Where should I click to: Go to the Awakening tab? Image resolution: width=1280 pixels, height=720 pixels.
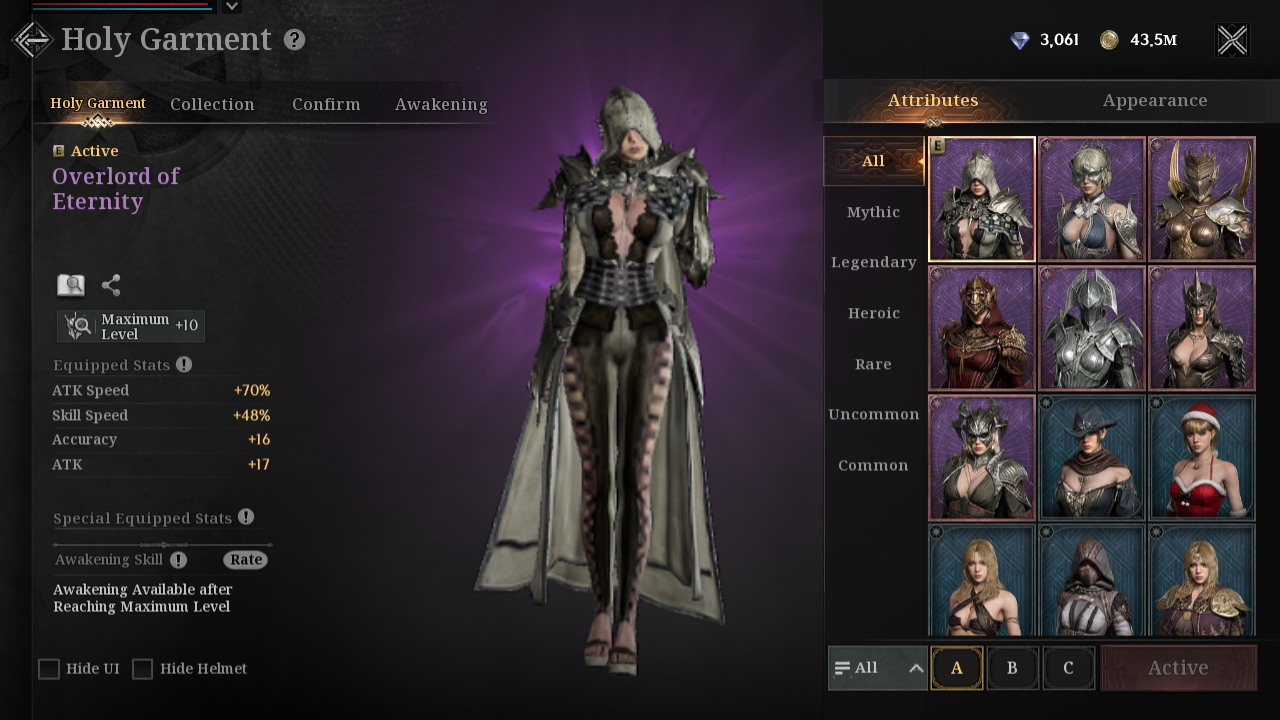click(441, 104)
